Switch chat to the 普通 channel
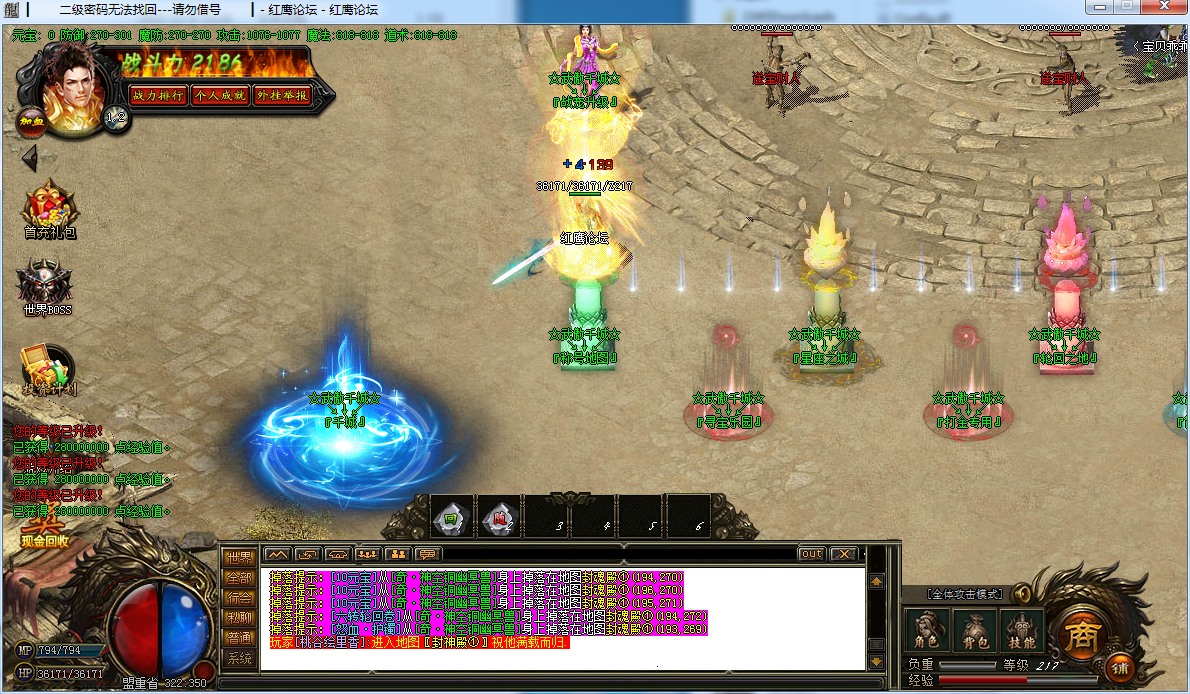Screen dimensions: 1190x694 tap(239, 638)
